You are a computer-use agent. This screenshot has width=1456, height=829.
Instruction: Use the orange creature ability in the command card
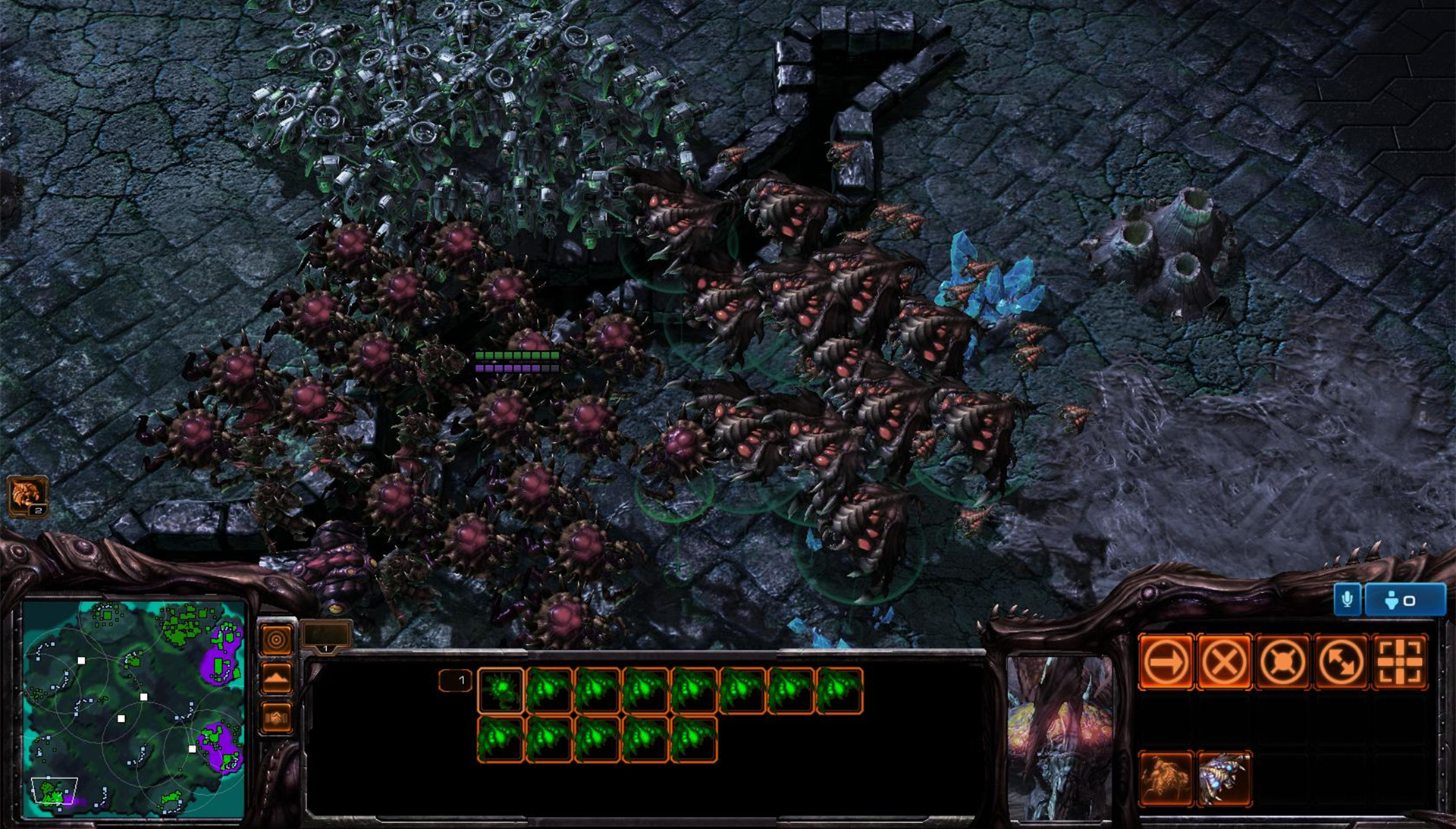coord(1166,778)
